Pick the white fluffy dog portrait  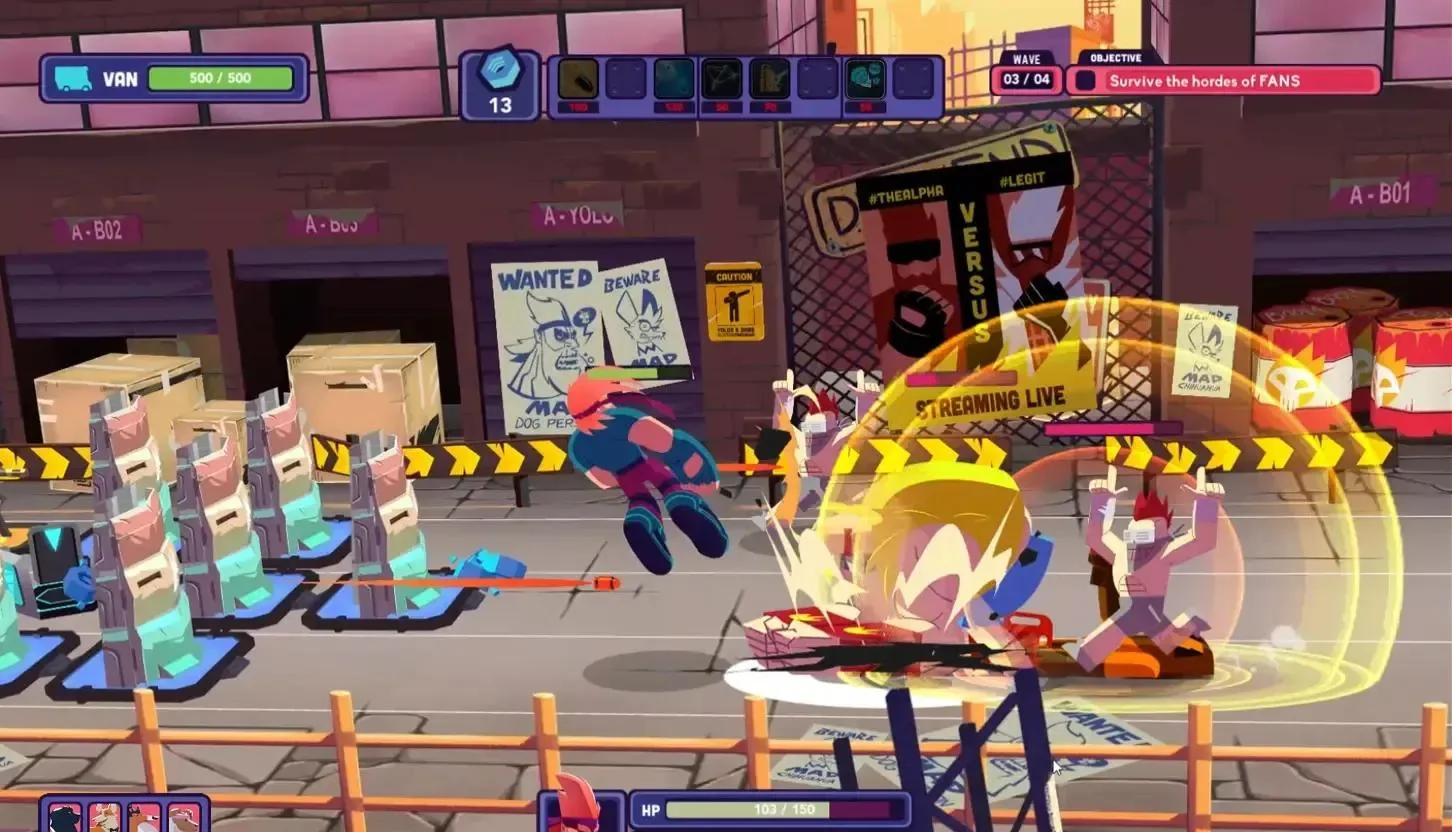point(183,819)
